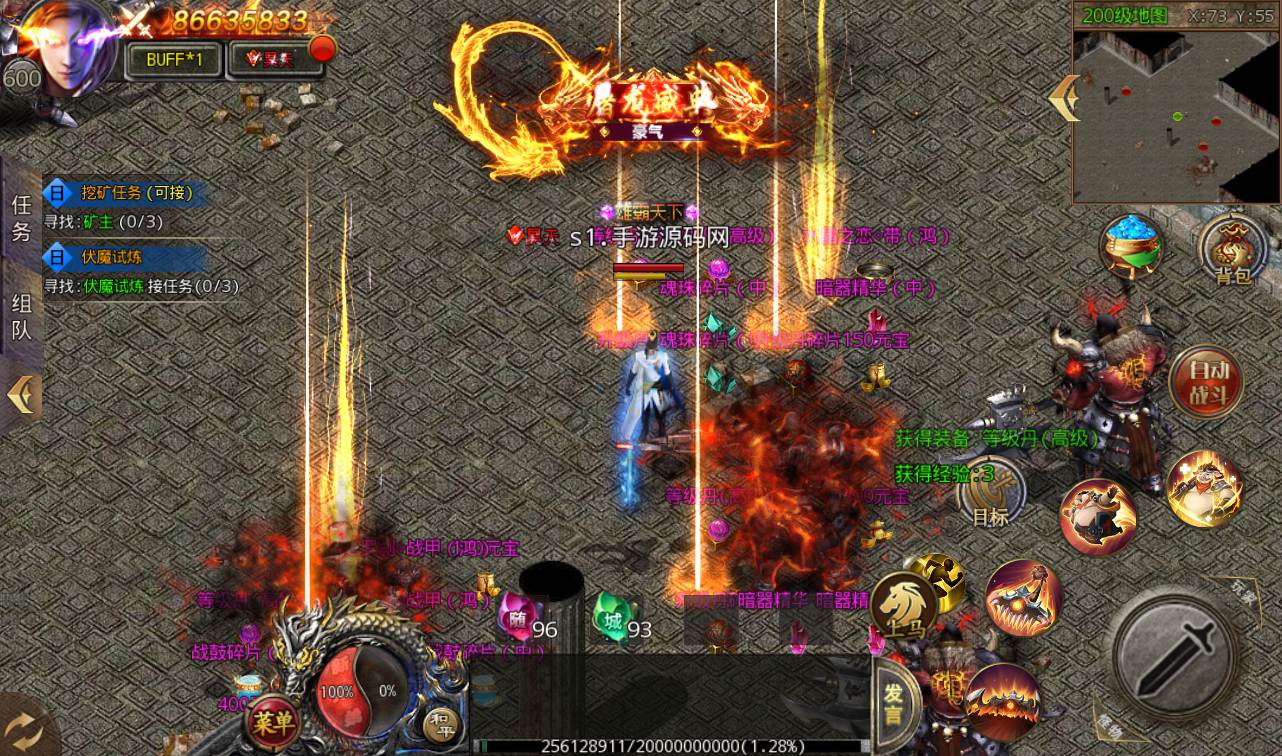Switch to the 任务 quest tab
Viewport: 1282px width, 756px height.
click(21, 218)
